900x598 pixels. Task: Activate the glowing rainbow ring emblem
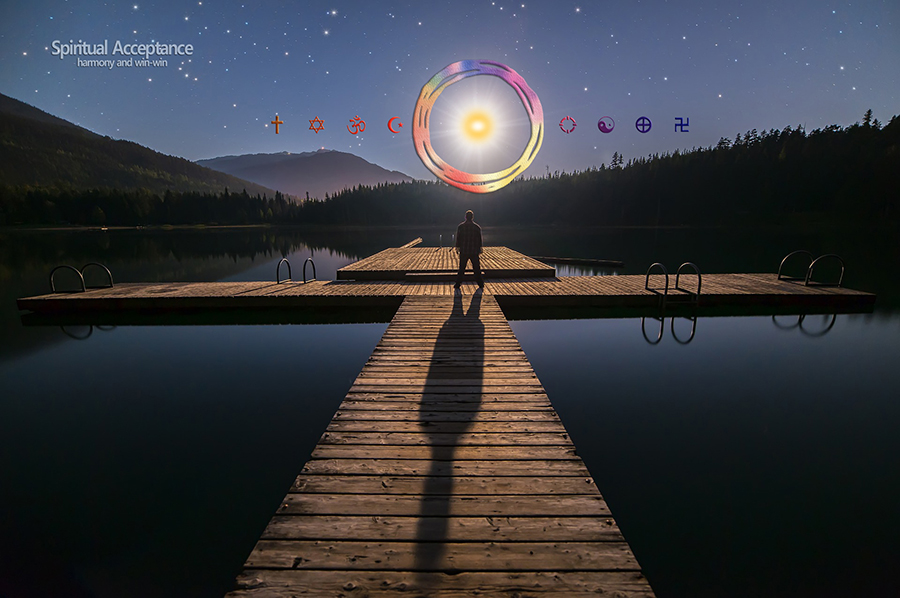point(478,126)
